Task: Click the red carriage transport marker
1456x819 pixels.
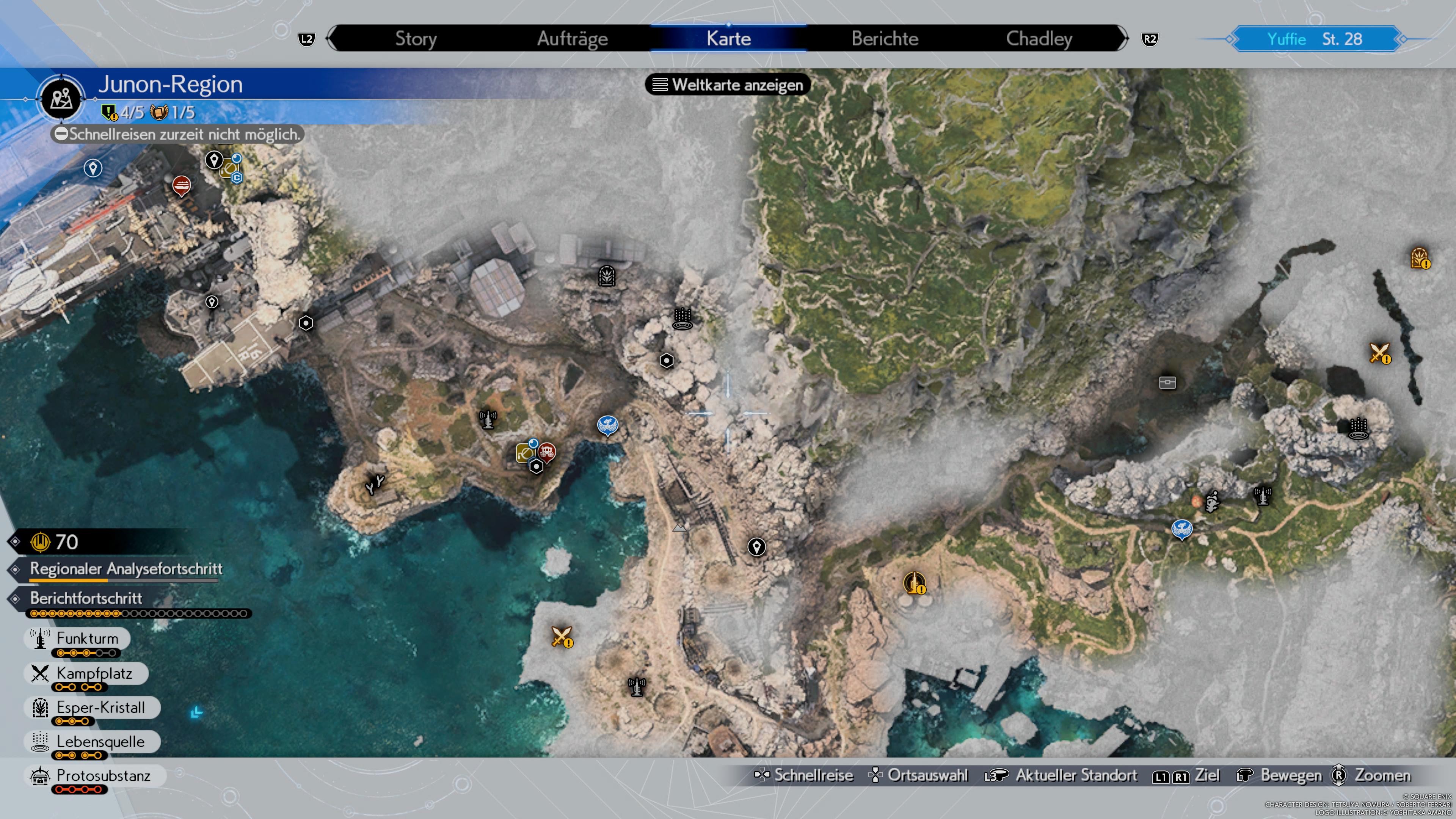Action: point(548,452)
